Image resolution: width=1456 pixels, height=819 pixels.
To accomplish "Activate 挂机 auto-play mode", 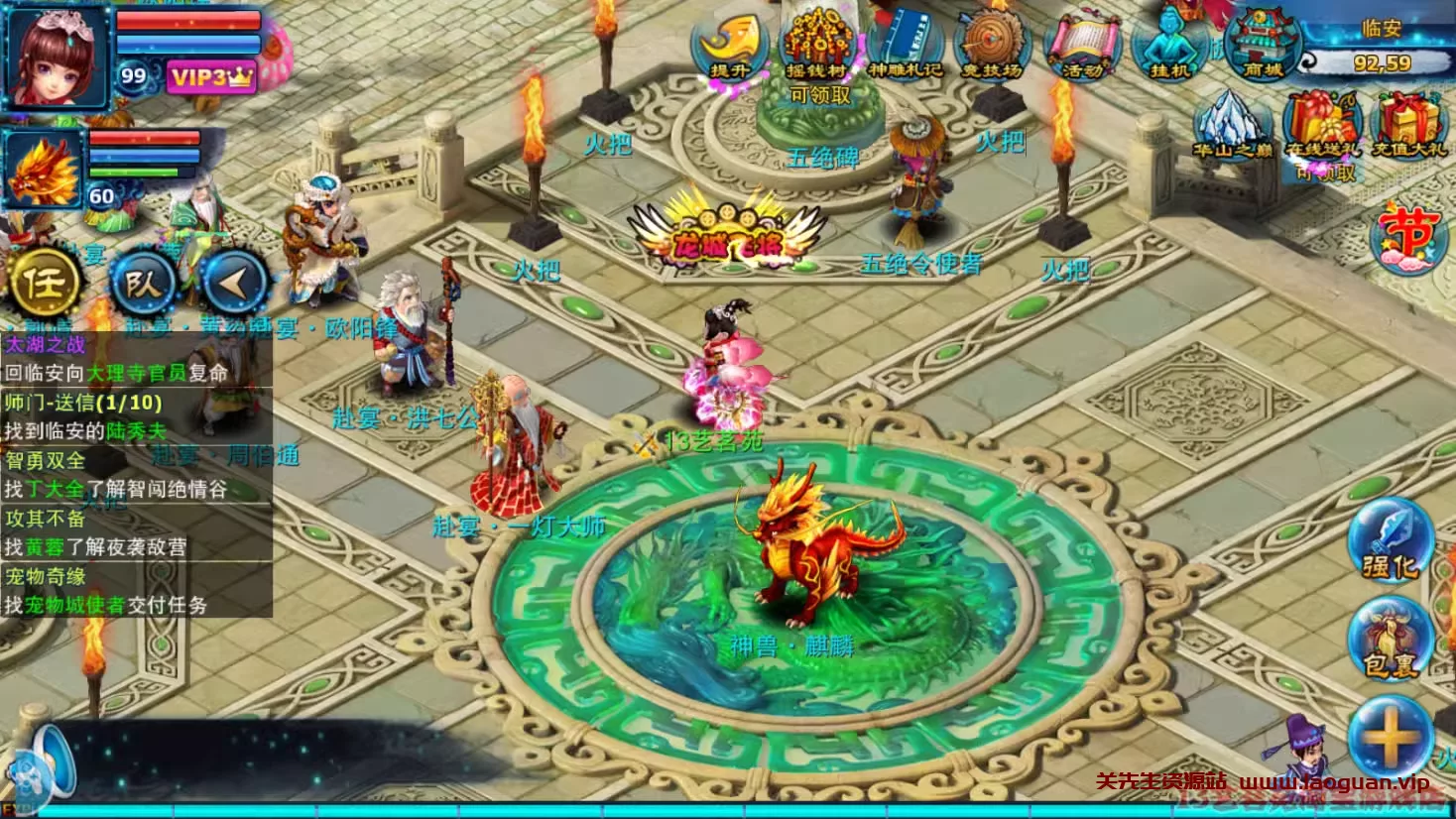I will pos(1170,45).
